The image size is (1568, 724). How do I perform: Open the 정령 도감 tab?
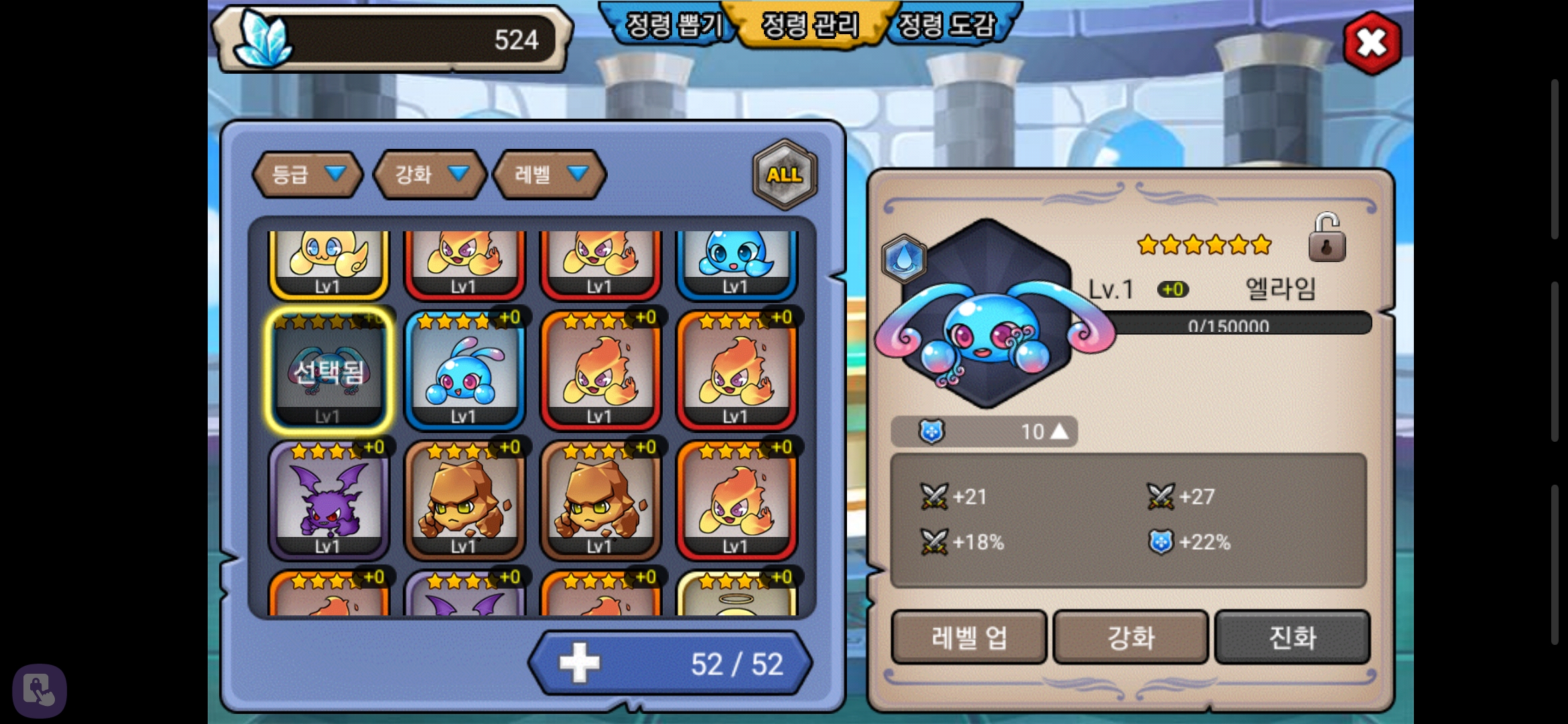point(946,25)
